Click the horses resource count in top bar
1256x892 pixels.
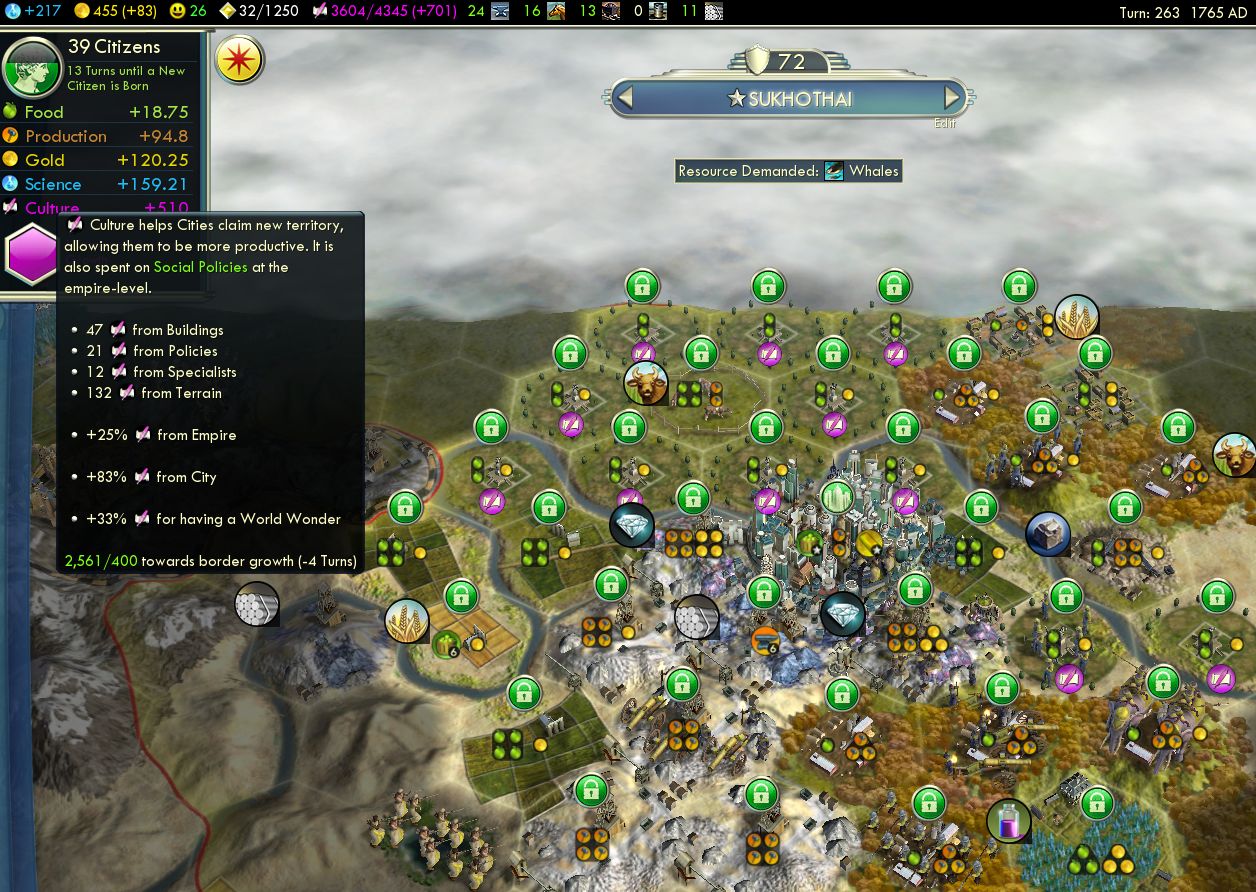coord(544,11)
